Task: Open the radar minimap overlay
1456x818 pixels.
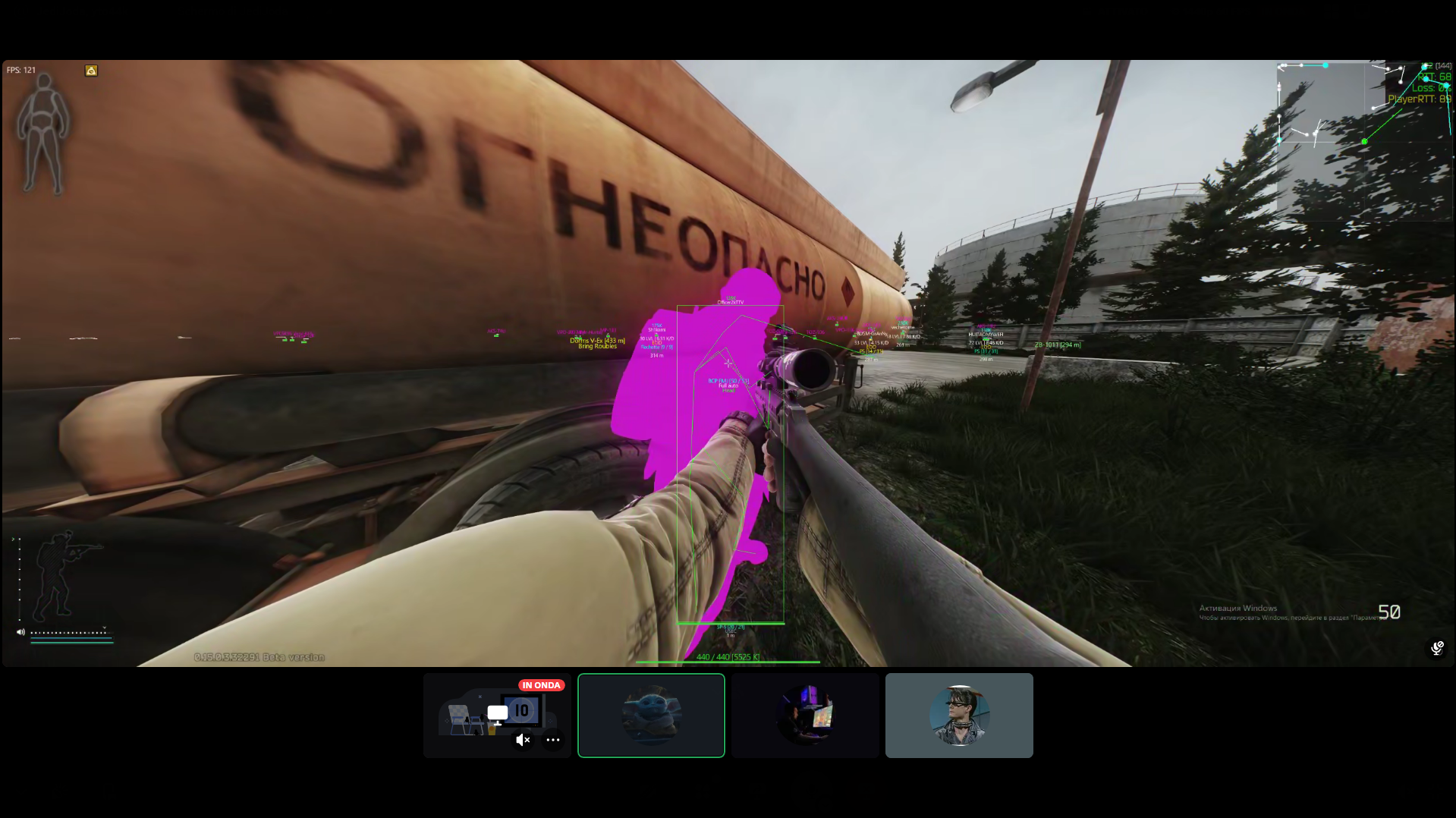Action: coord(1363,140)
